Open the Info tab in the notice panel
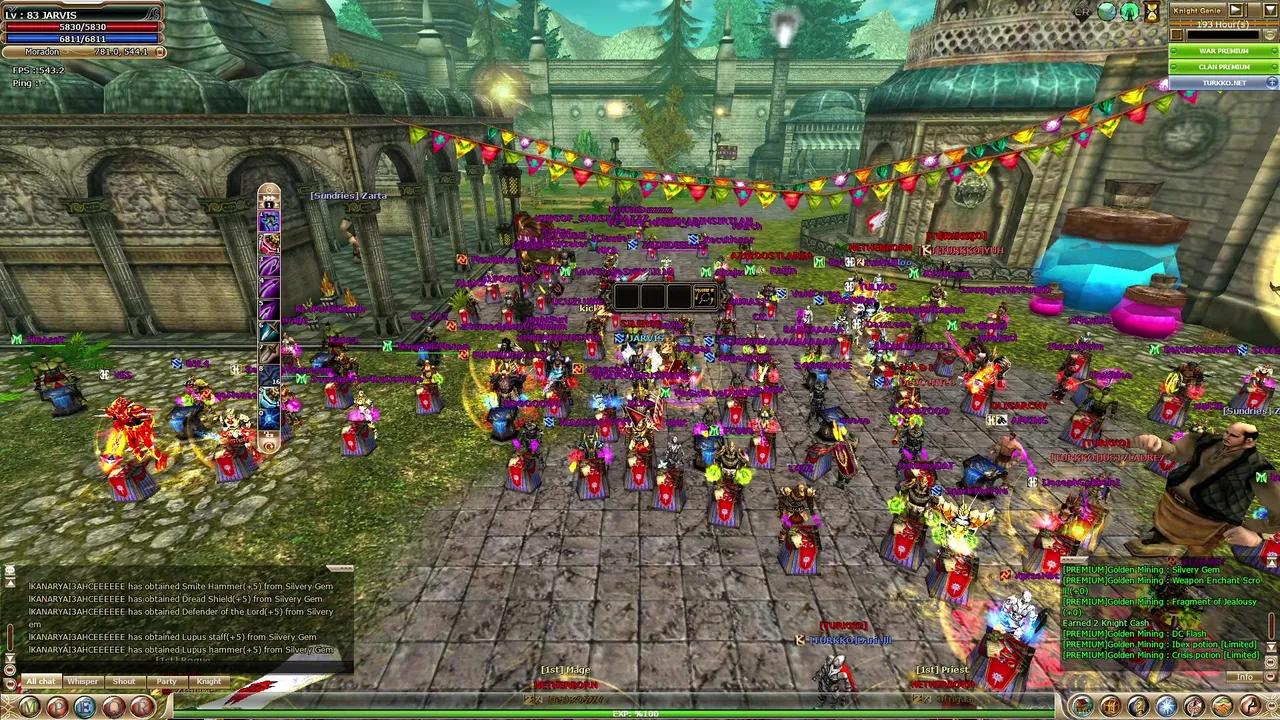1280x720 pixels. pyautogui.click(x=1244, y=678)
